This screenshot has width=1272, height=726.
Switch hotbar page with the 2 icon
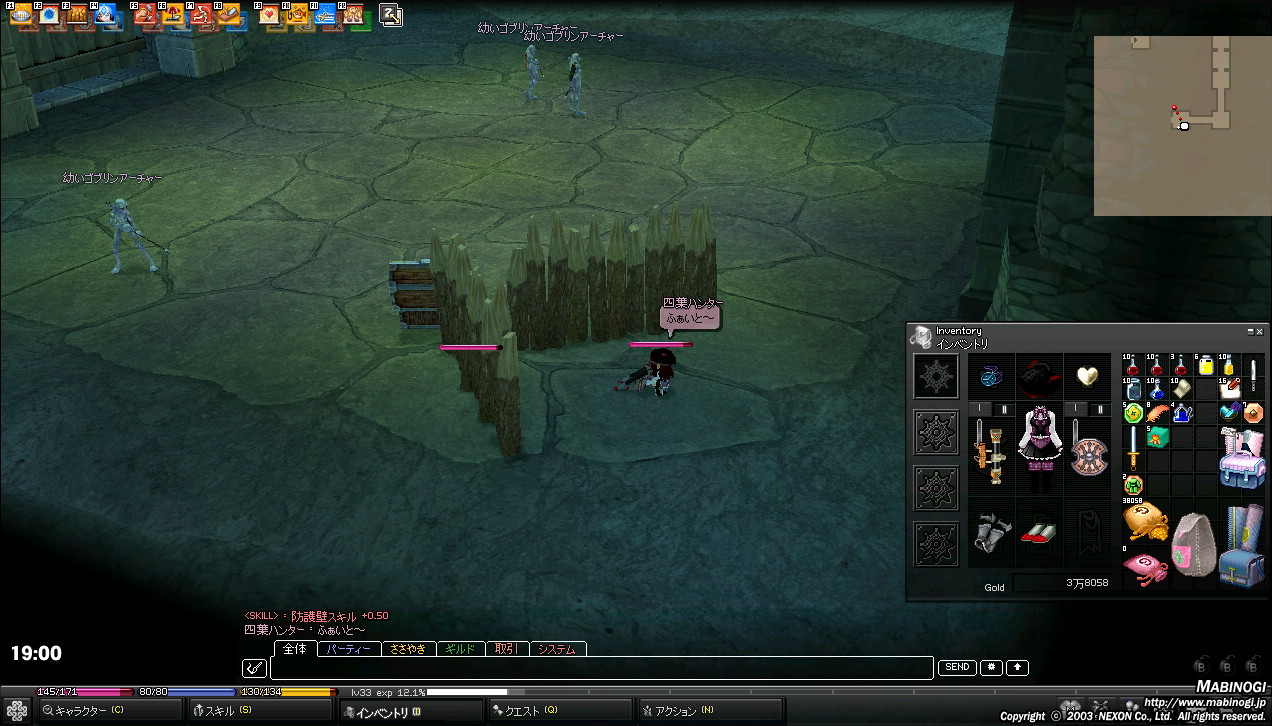point(390,15)
